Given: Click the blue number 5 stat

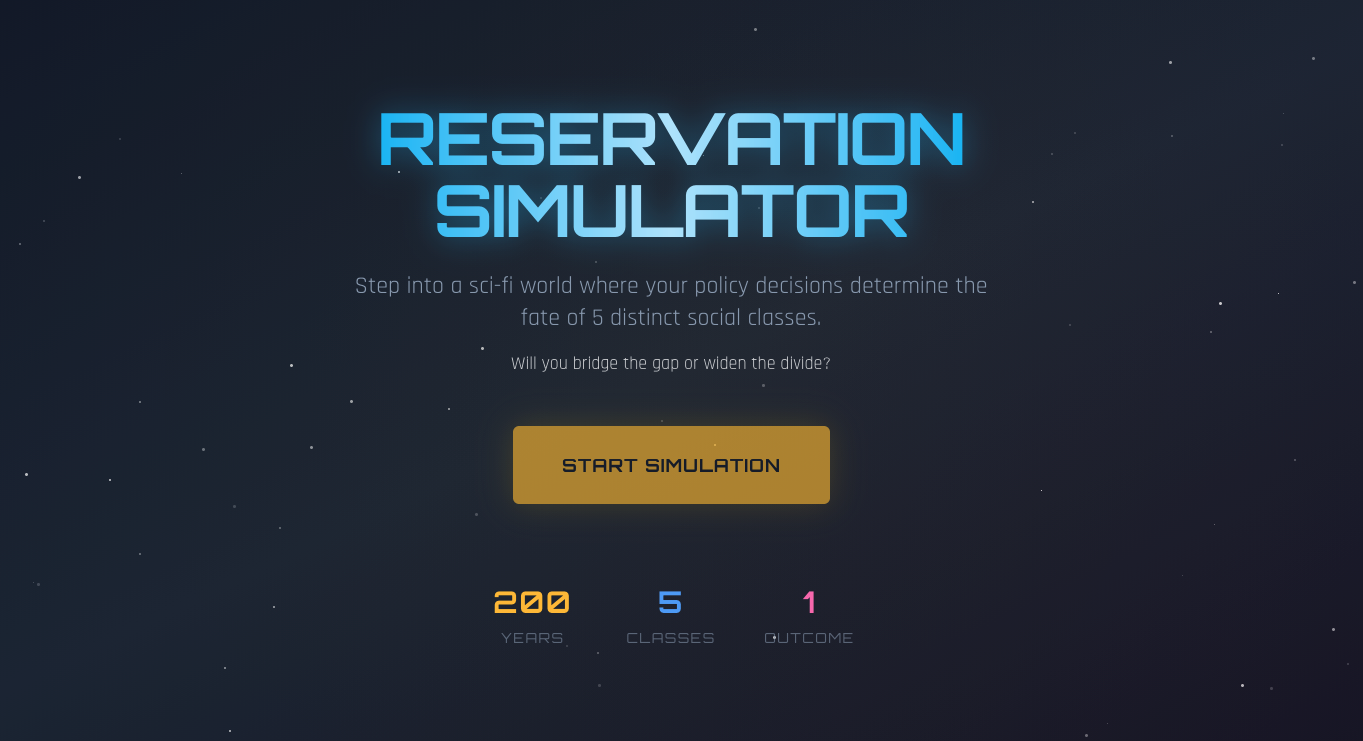Looking at the screenshot, I should [670, 602].
